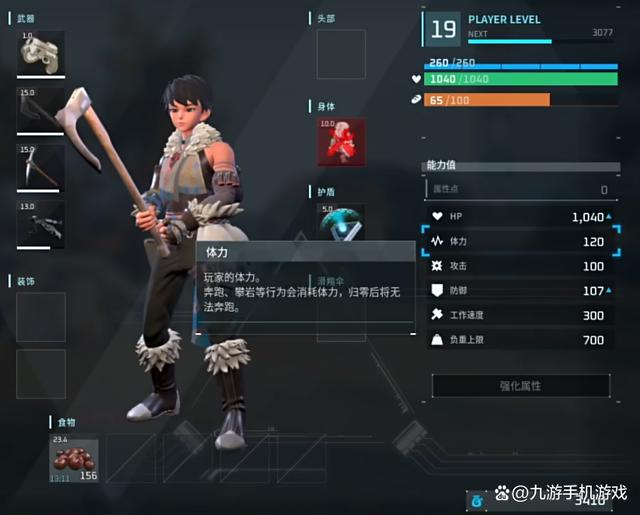Select the pickaxe weapon slot
The image size is (640, 515).
click(40, 167)
